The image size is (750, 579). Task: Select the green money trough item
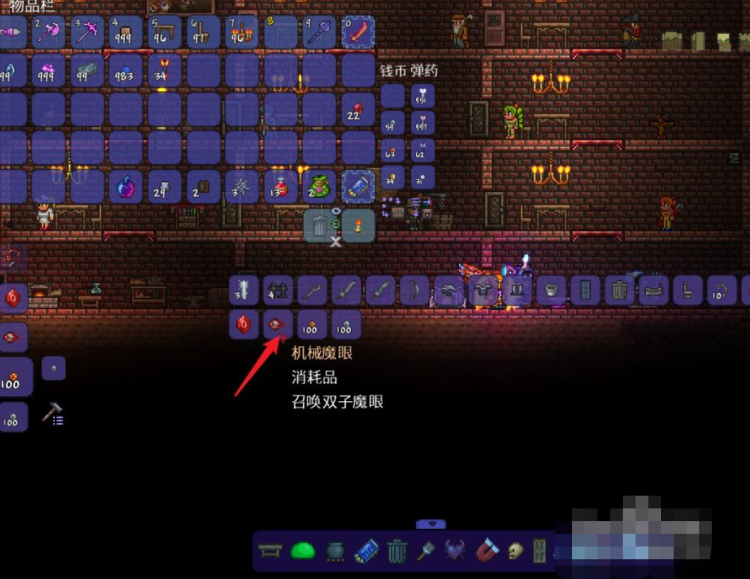(x=319, y=187)
